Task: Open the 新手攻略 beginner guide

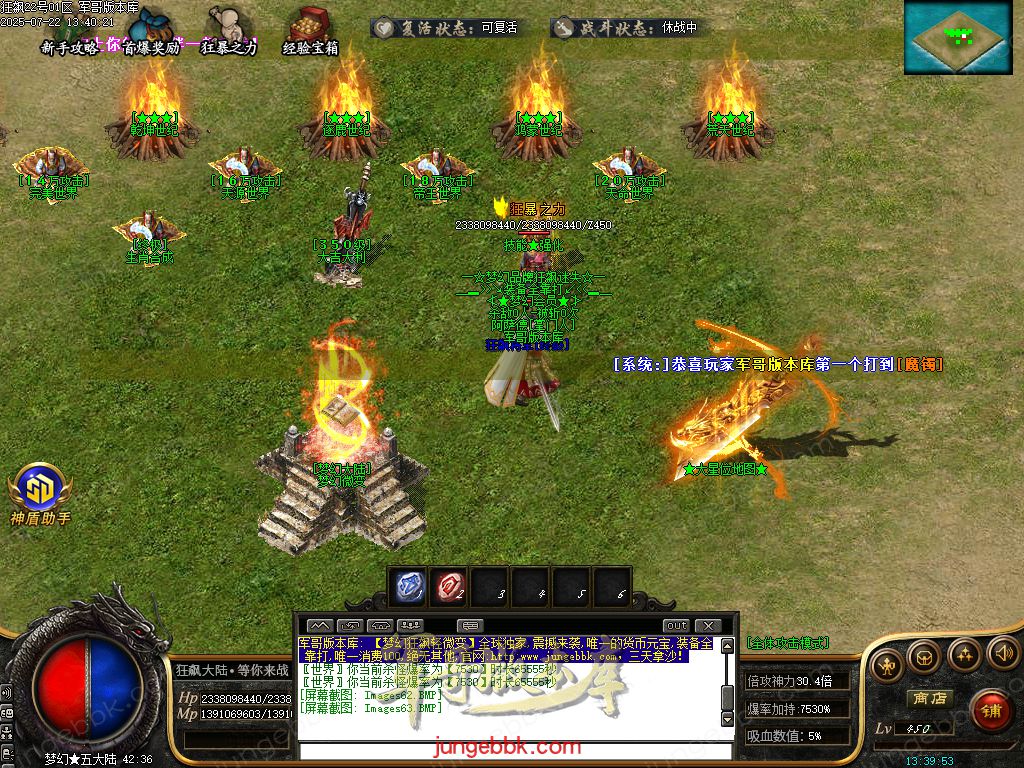Action: (x=70, y=47)
